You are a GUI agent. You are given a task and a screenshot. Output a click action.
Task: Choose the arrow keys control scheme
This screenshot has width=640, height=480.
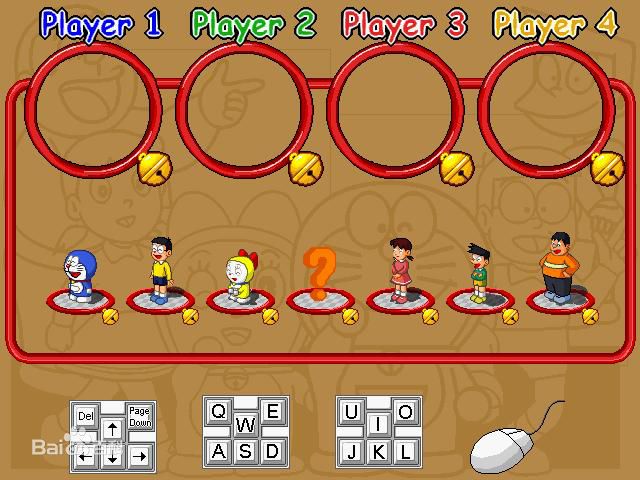point(113,437)
